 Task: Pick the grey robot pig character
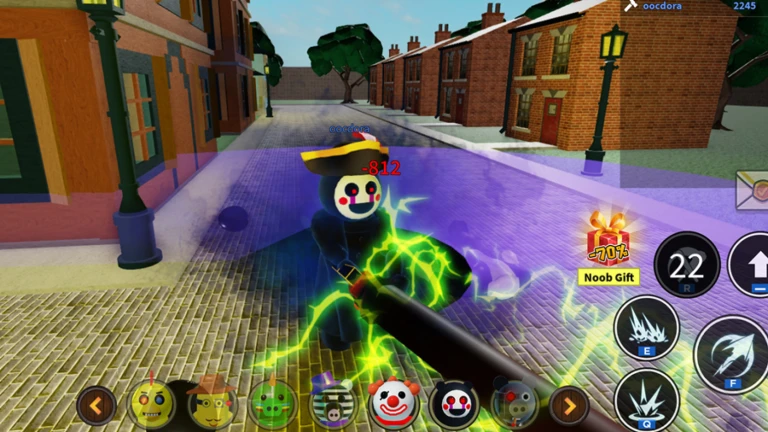[x=514, y=404]
